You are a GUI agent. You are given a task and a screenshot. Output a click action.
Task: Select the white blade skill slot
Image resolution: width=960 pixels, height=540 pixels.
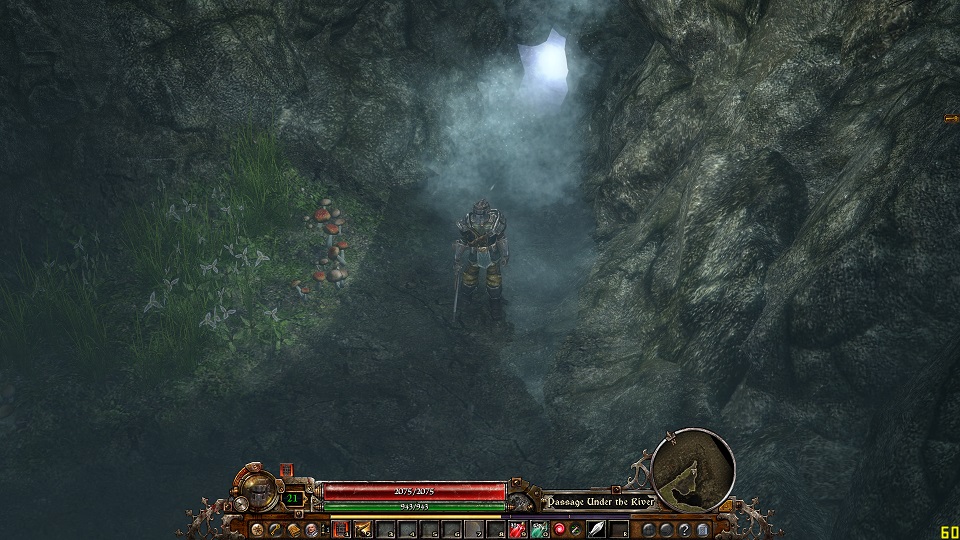[598, 529]
